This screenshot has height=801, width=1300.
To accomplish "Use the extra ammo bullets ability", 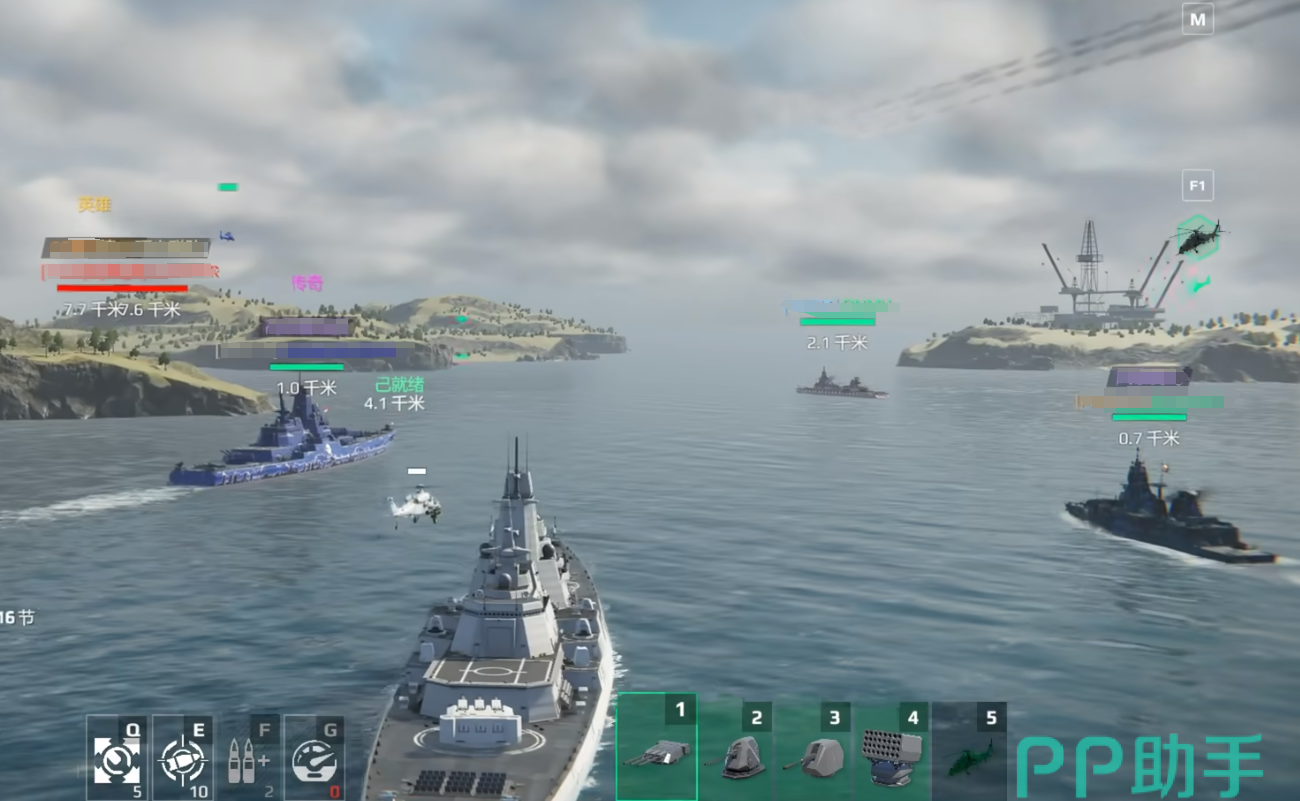I will (248, 757).
